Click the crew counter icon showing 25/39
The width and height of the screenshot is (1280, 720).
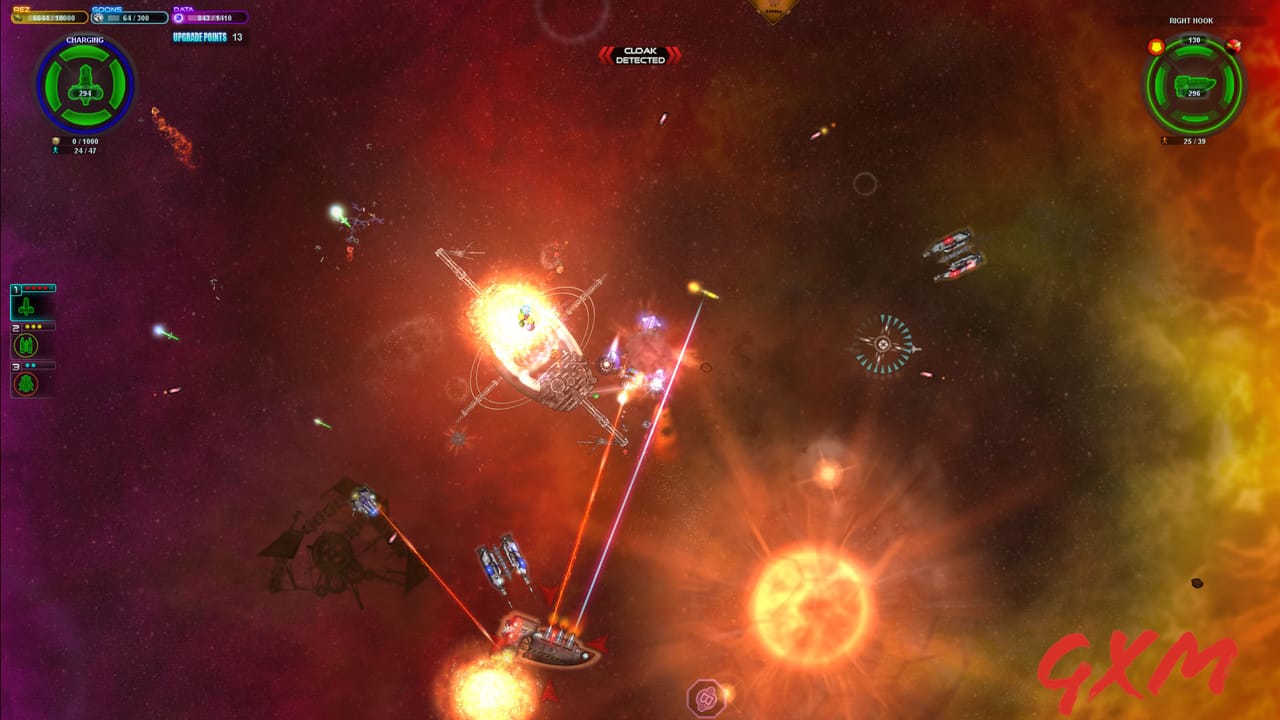(x=1164, y=140)
